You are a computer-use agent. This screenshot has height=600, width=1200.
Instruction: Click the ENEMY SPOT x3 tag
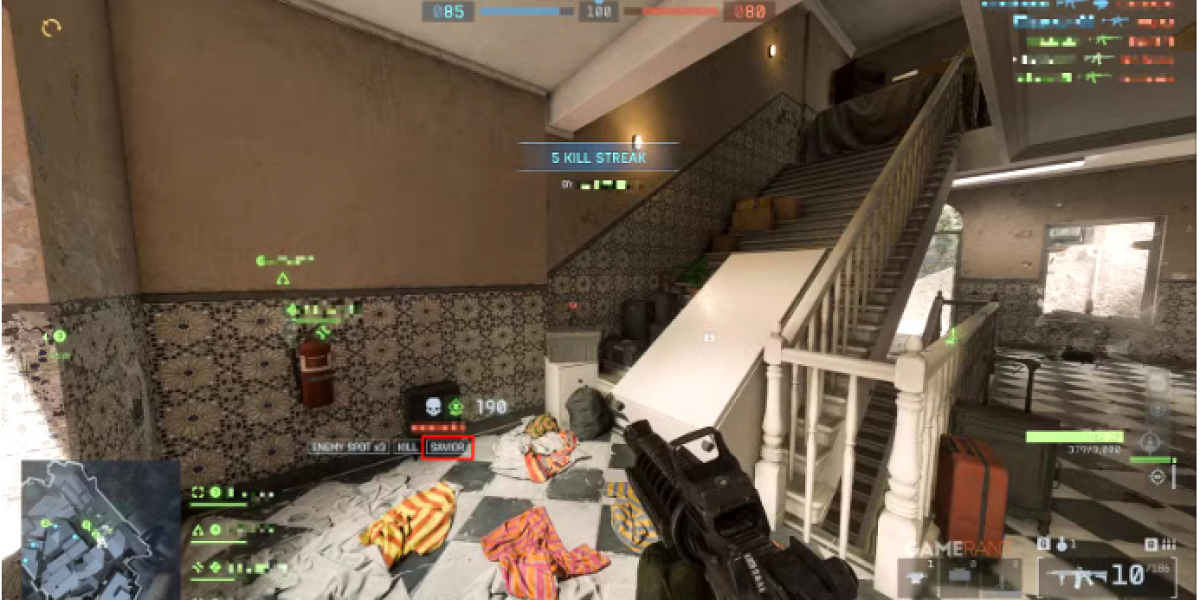(349, 448)
